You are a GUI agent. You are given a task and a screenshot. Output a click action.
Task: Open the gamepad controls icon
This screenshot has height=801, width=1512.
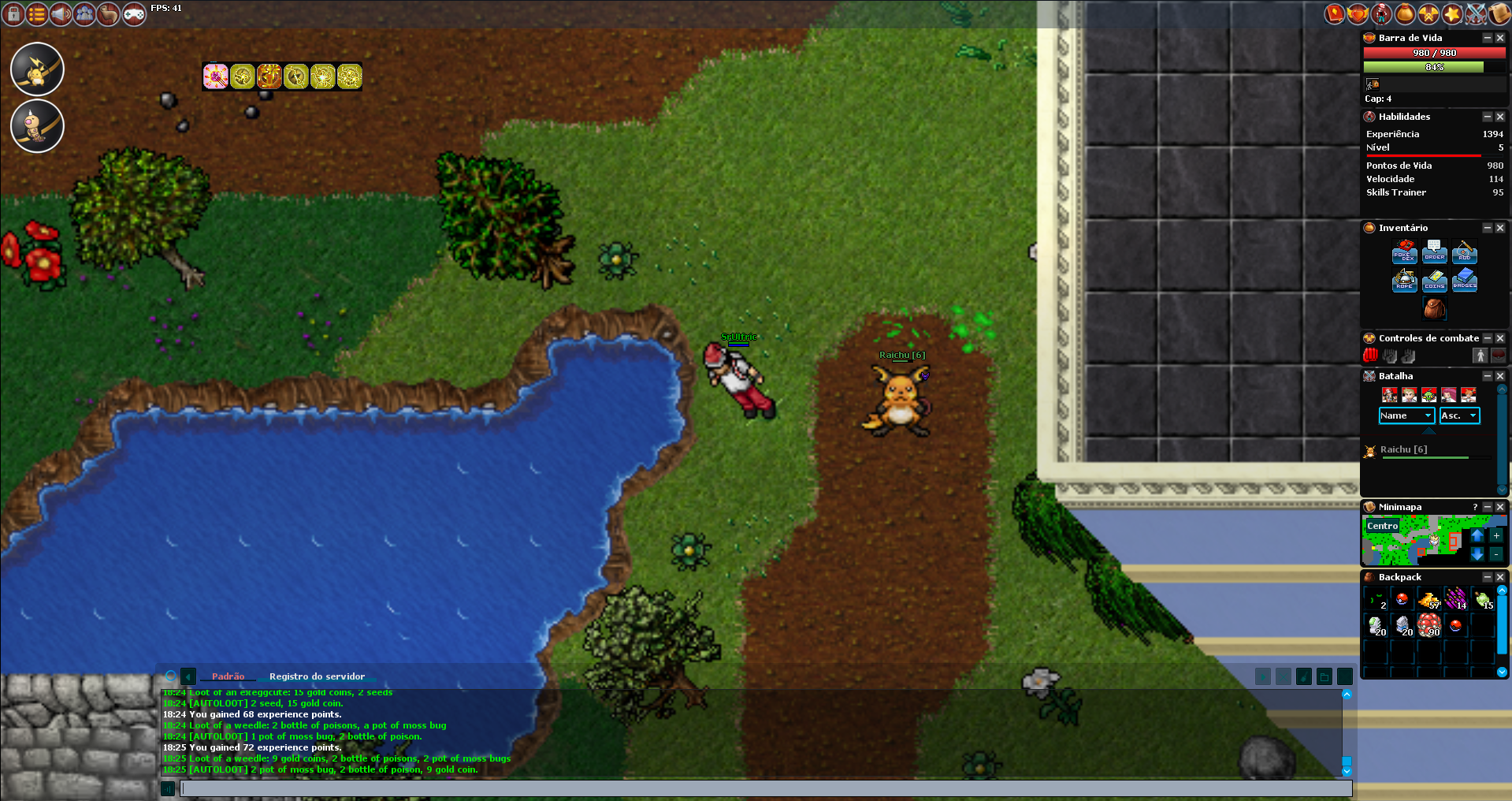(x=134, y=13)
